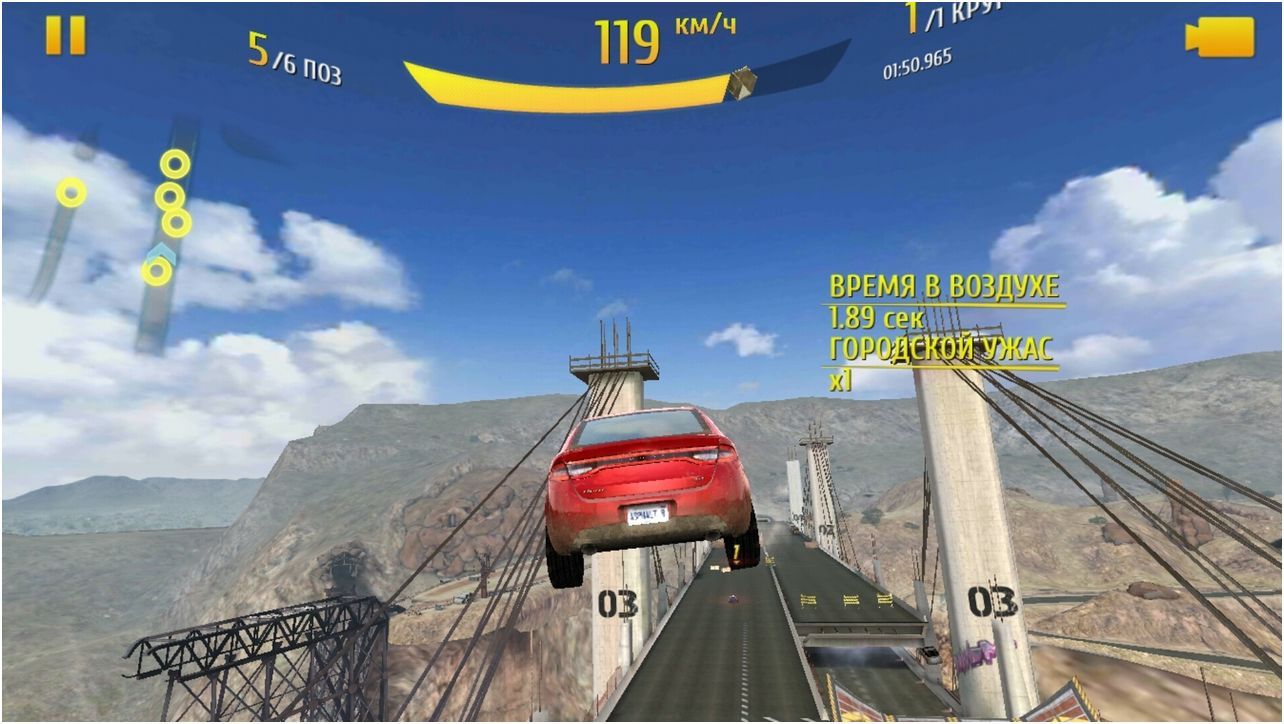
Task: Switch the camera view with the camera icon
Action: tap(1219, 37)
